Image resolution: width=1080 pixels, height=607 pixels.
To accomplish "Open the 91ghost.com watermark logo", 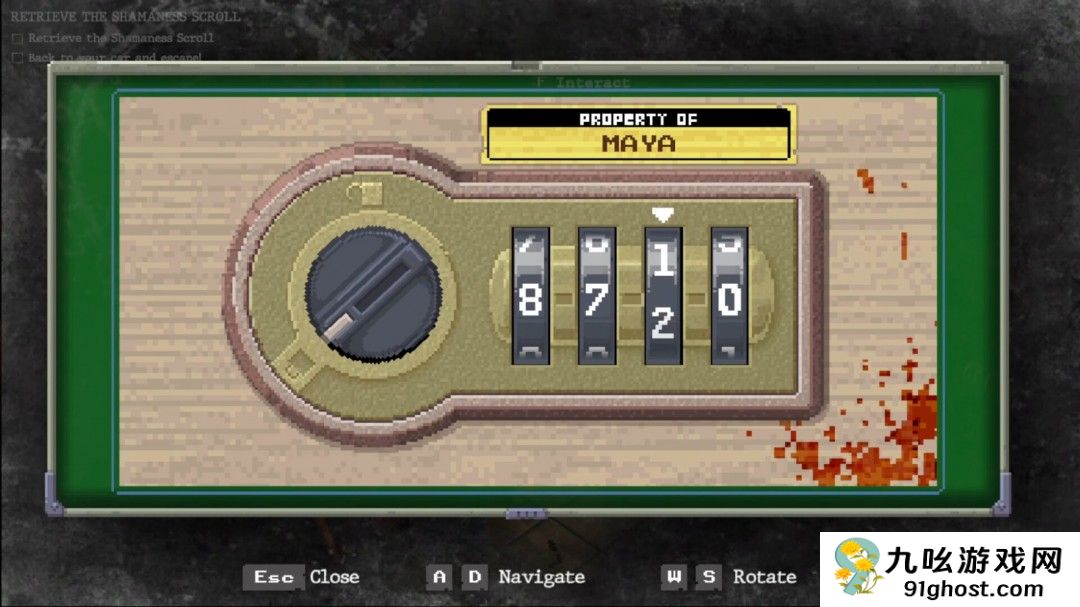I will tap(949, 569).
